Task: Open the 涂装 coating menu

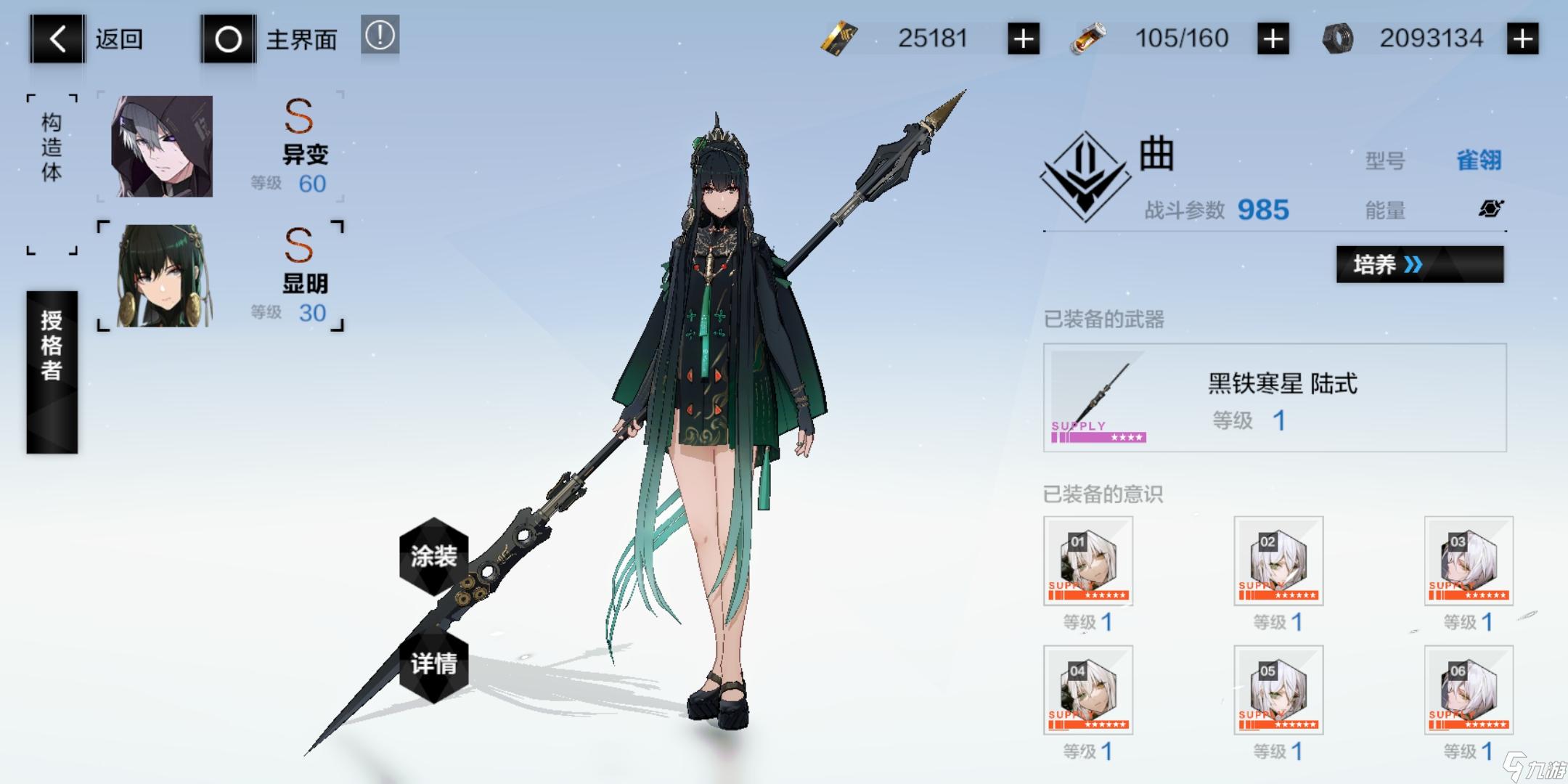Action: (x=434, y=556)
